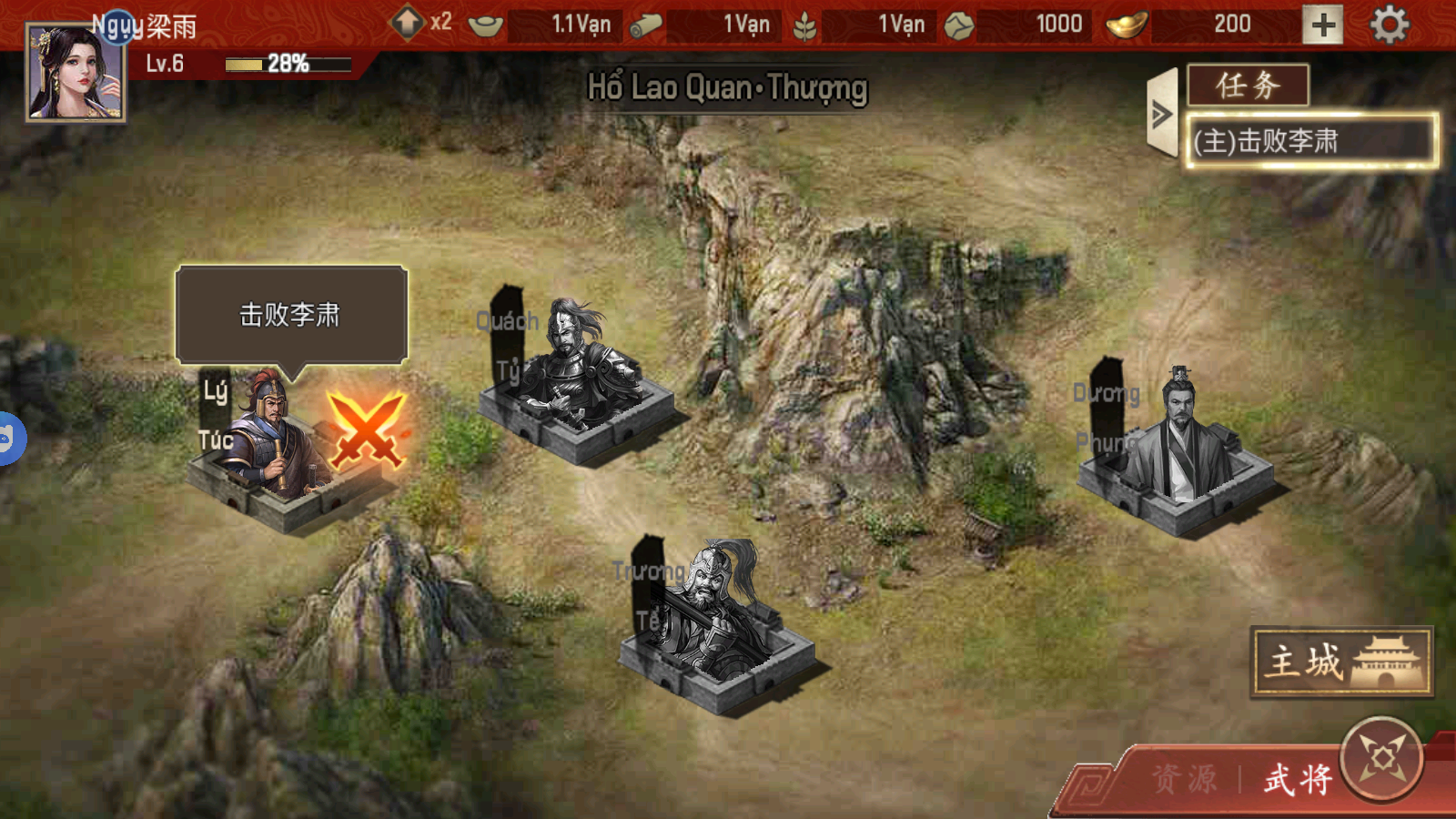
Task: Return to the main city 主城
Action: pyautogui.click(x=1341, y=662)
